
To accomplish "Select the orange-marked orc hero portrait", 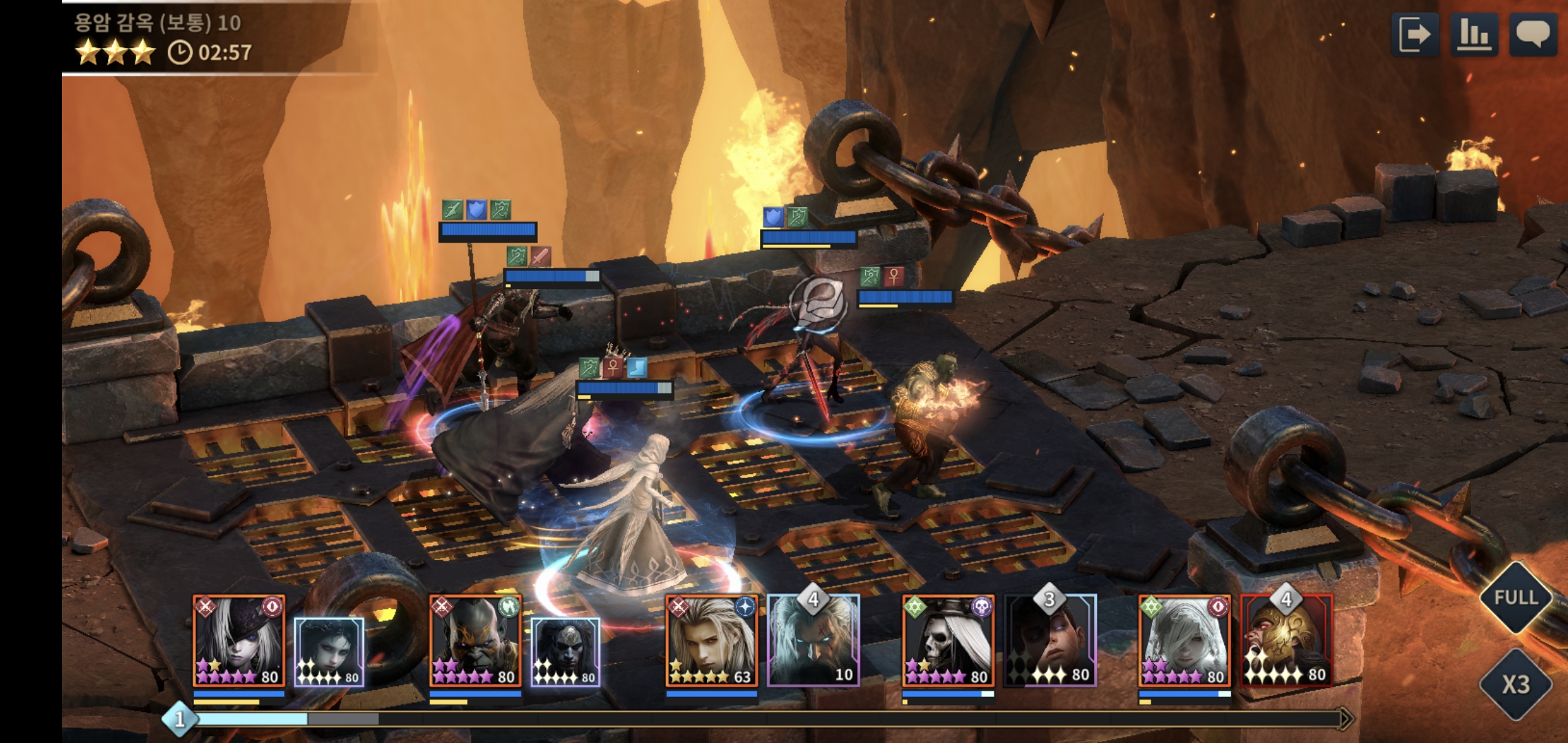I will click(475, 641).
